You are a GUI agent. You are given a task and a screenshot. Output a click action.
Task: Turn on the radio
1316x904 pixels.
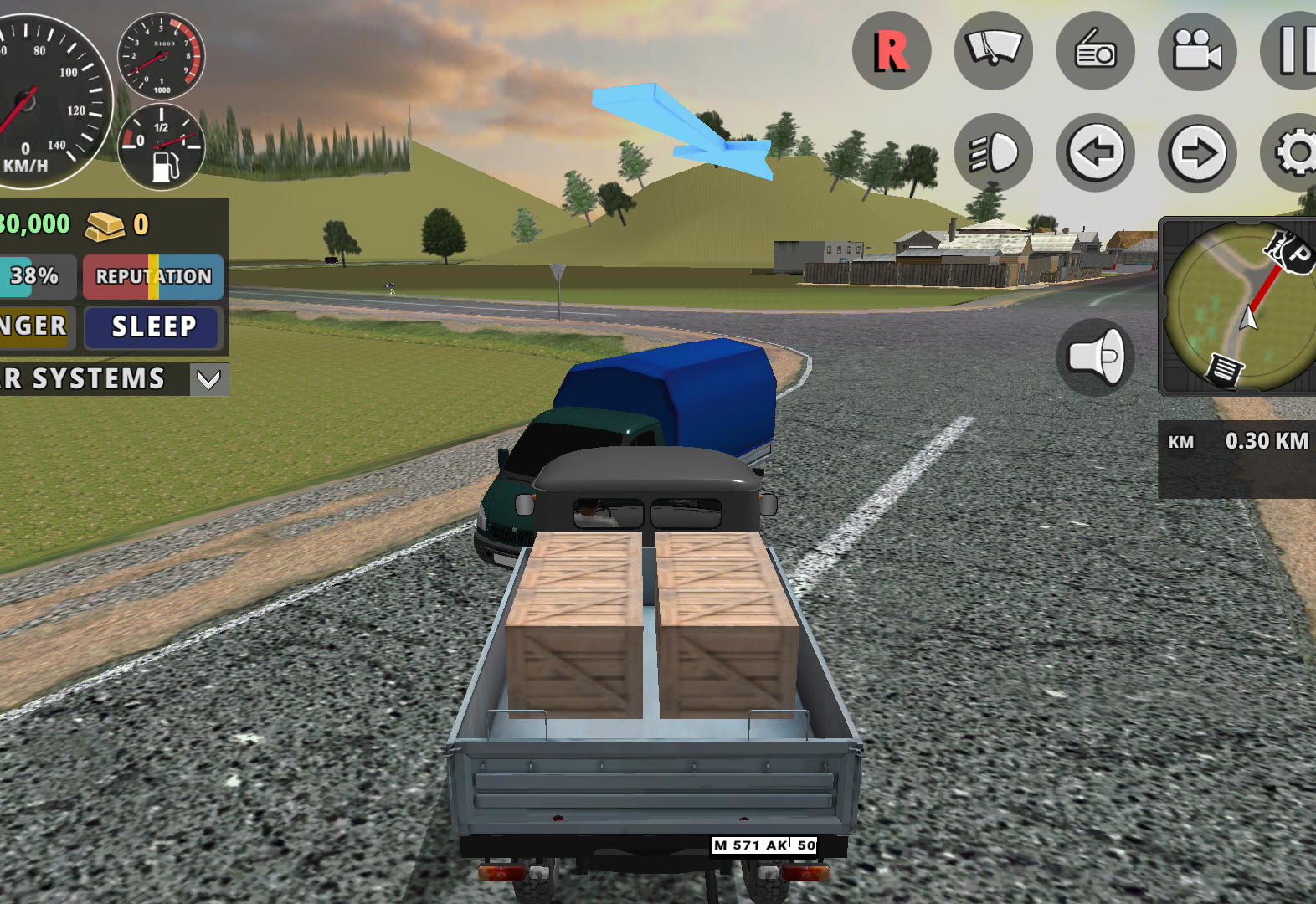point(1096,50)
